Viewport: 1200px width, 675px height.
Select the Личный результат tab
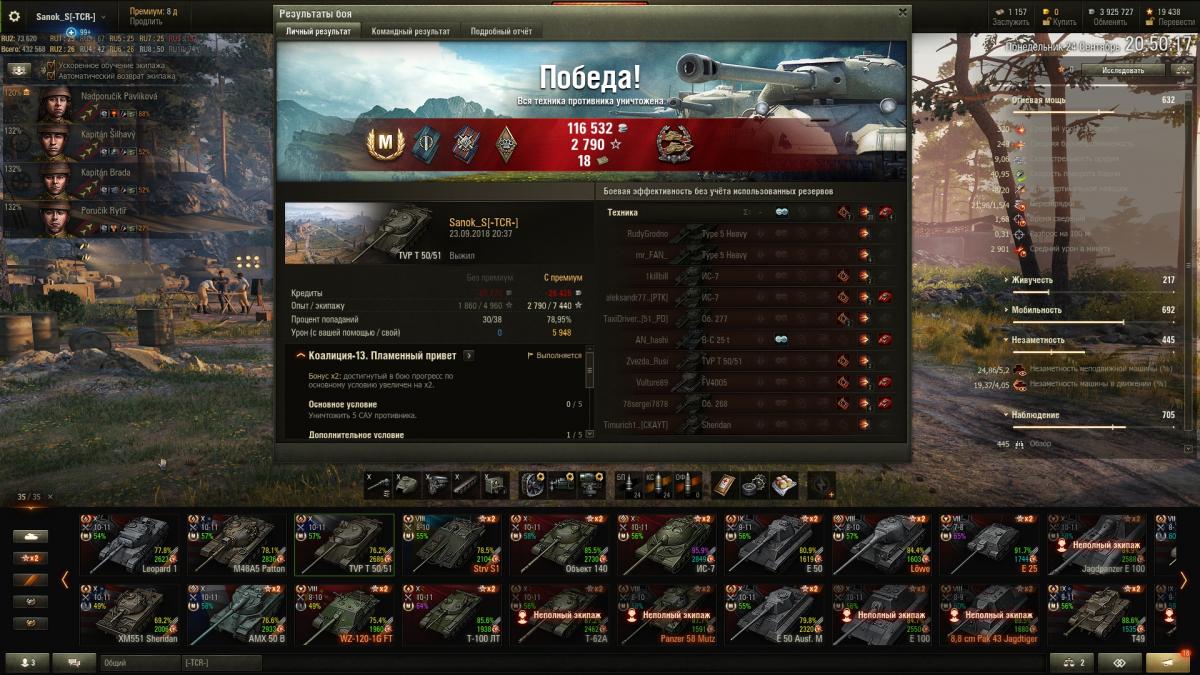[318, 31]
